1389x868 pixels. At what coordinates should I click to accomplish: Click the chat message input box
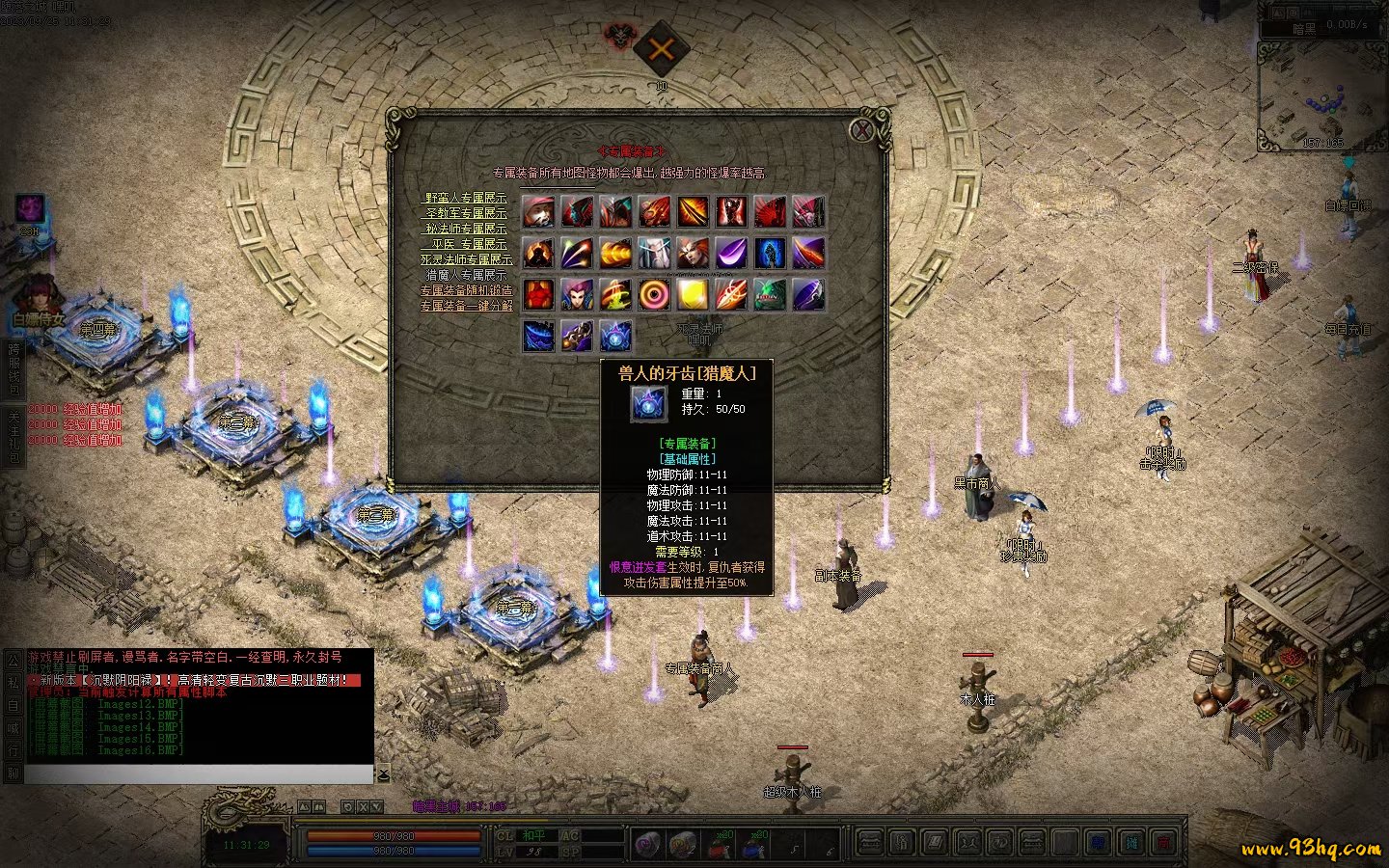198,774
